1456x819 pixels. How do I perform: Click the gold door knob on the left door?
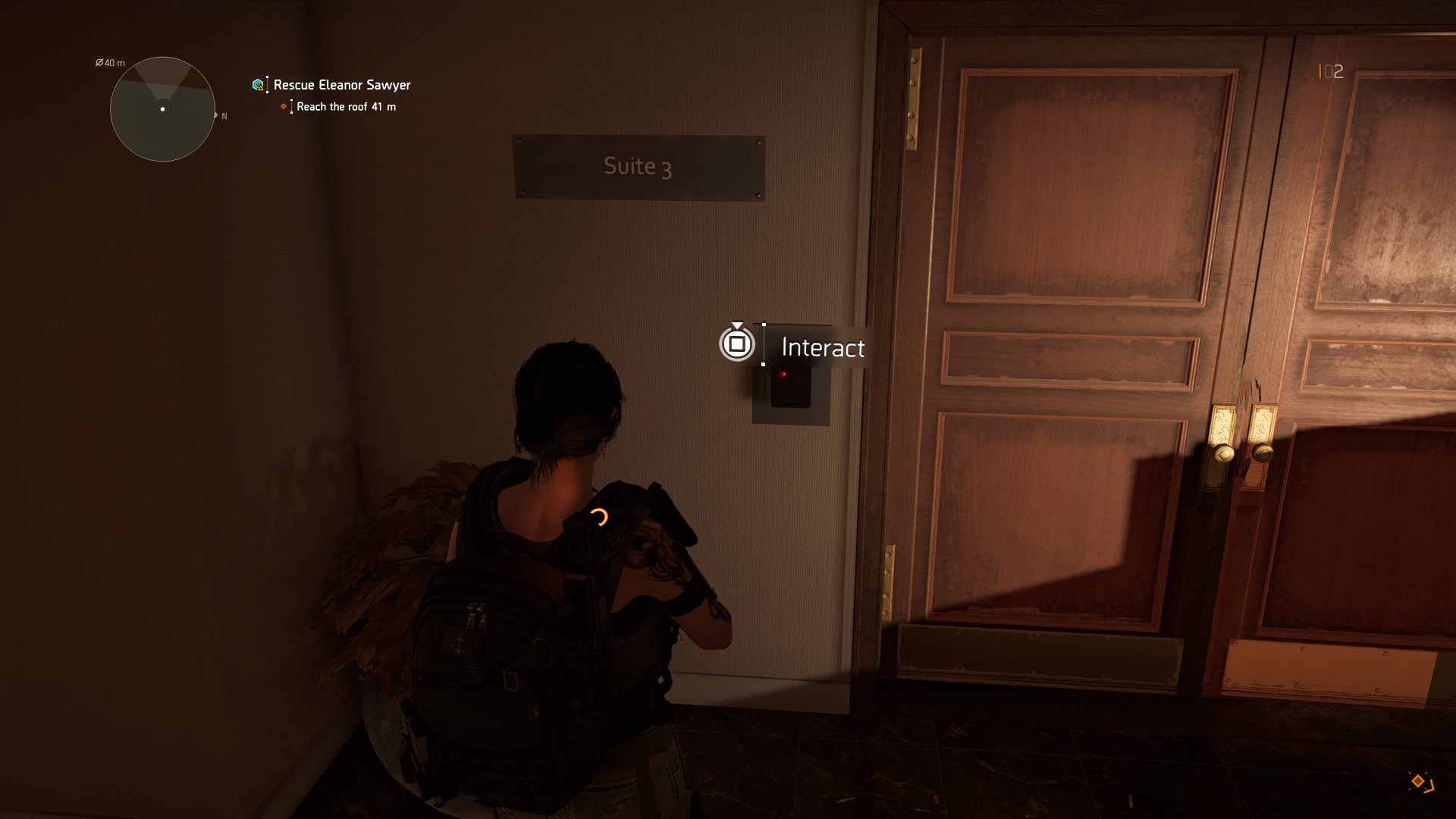1225,453
